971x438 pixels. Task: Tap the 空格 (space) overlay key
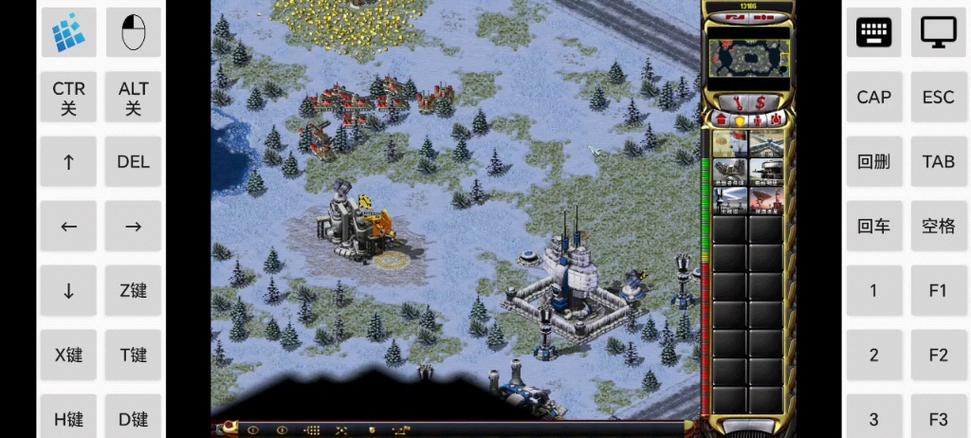point(938,226)
